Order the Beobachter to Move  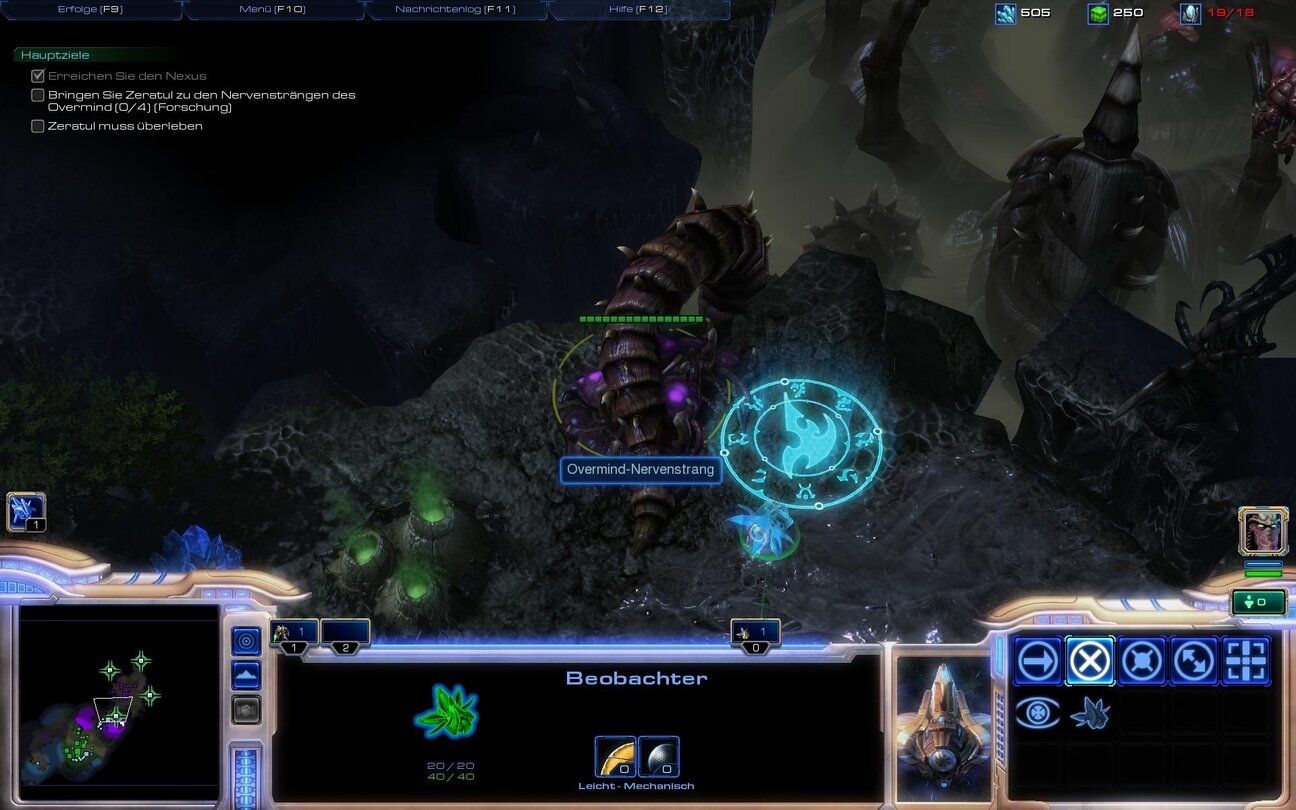[1037, 661]
